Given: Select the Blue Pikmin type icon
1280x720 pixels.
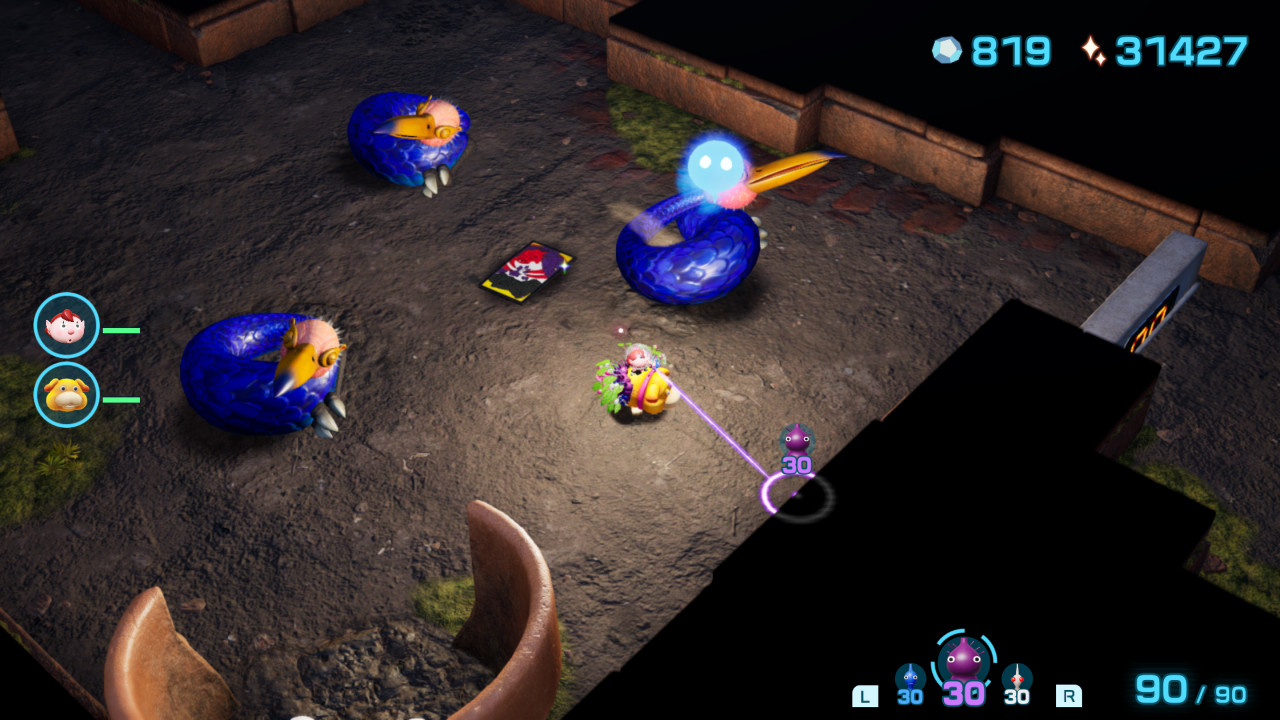Looking at the screenshot, I should pos(910,678).
